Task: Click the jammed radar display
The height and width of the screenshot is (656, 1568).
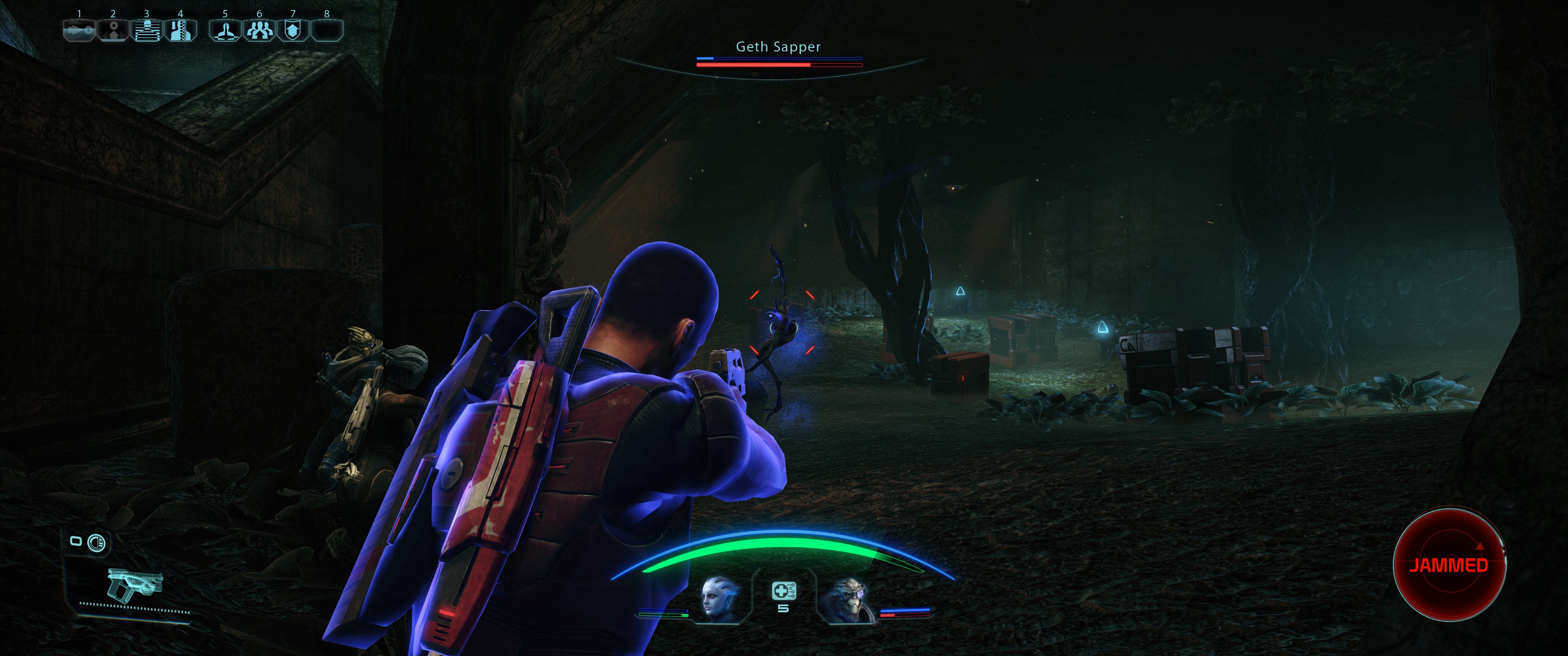Action: click(x=1449, y=565)
